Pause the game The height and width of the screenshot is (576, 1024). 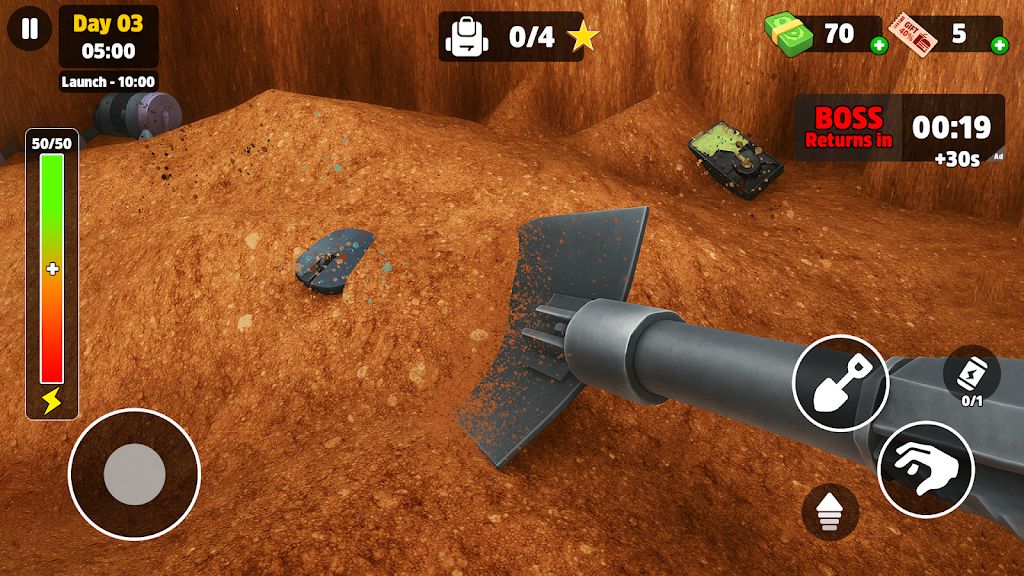tap(30, 29)
